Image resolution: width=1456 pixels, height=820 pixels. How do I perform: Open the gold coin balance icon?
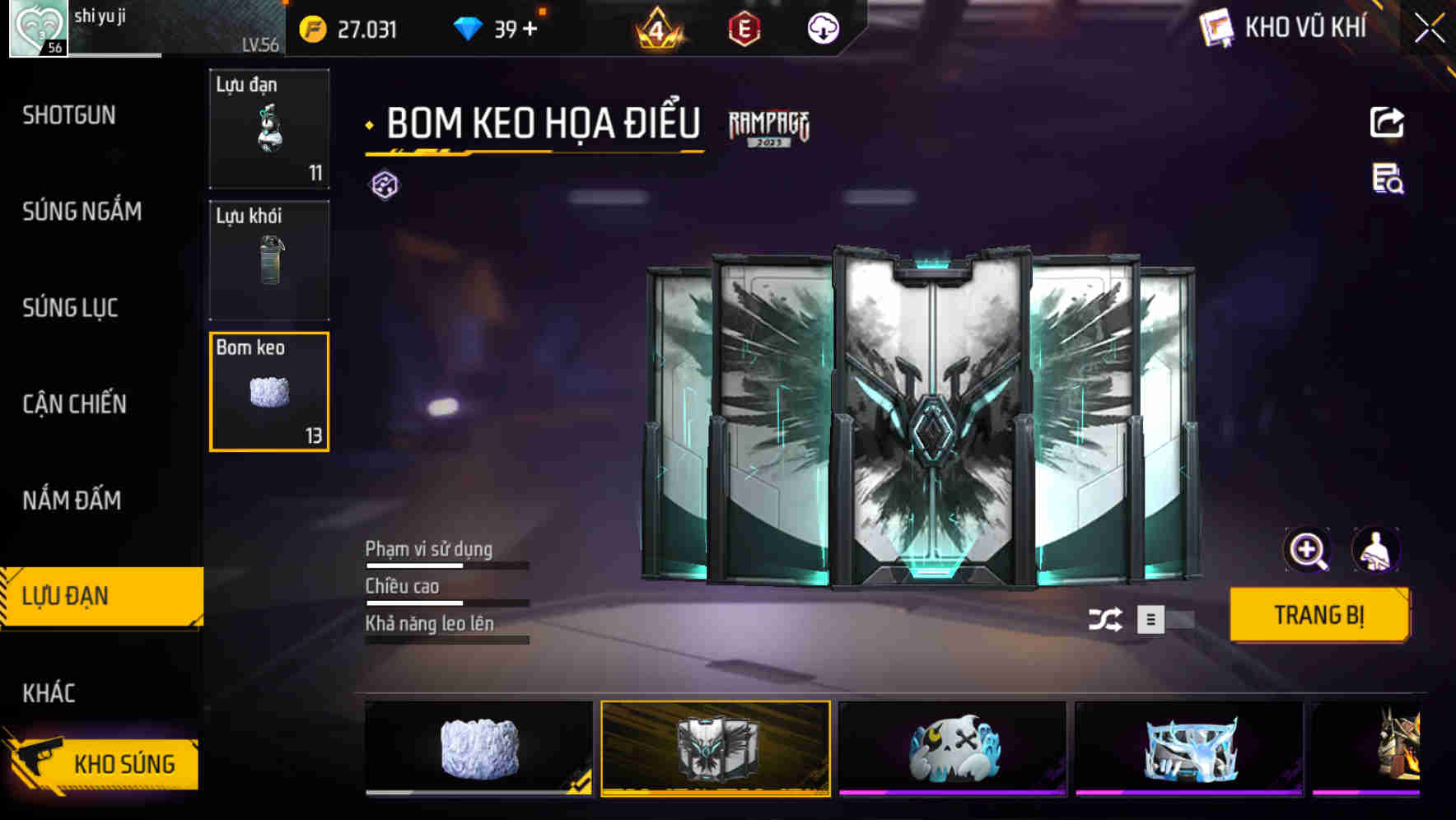coord(311,29)
